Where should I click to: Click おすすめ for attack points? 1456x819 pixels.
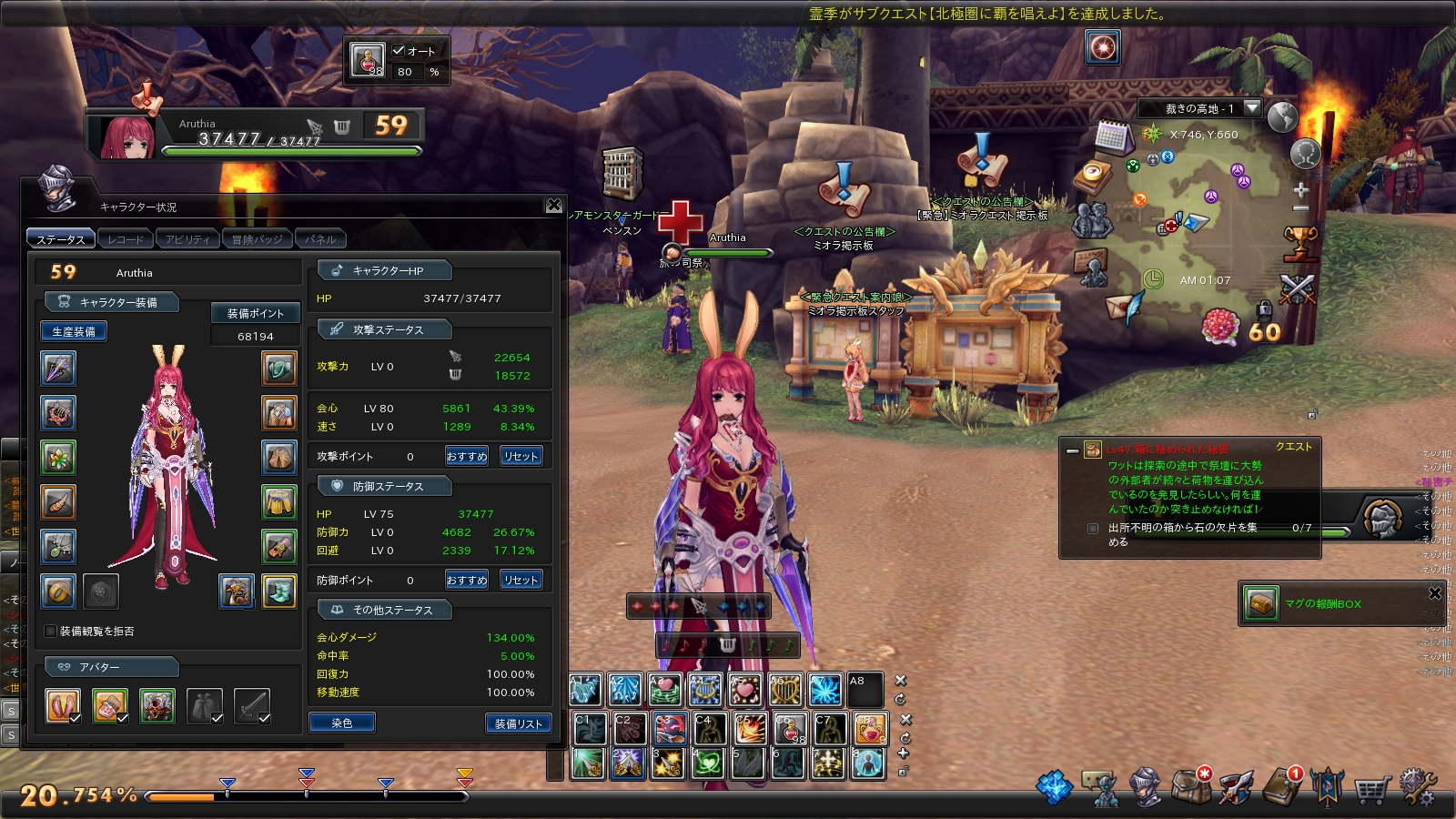coord(467,456)
